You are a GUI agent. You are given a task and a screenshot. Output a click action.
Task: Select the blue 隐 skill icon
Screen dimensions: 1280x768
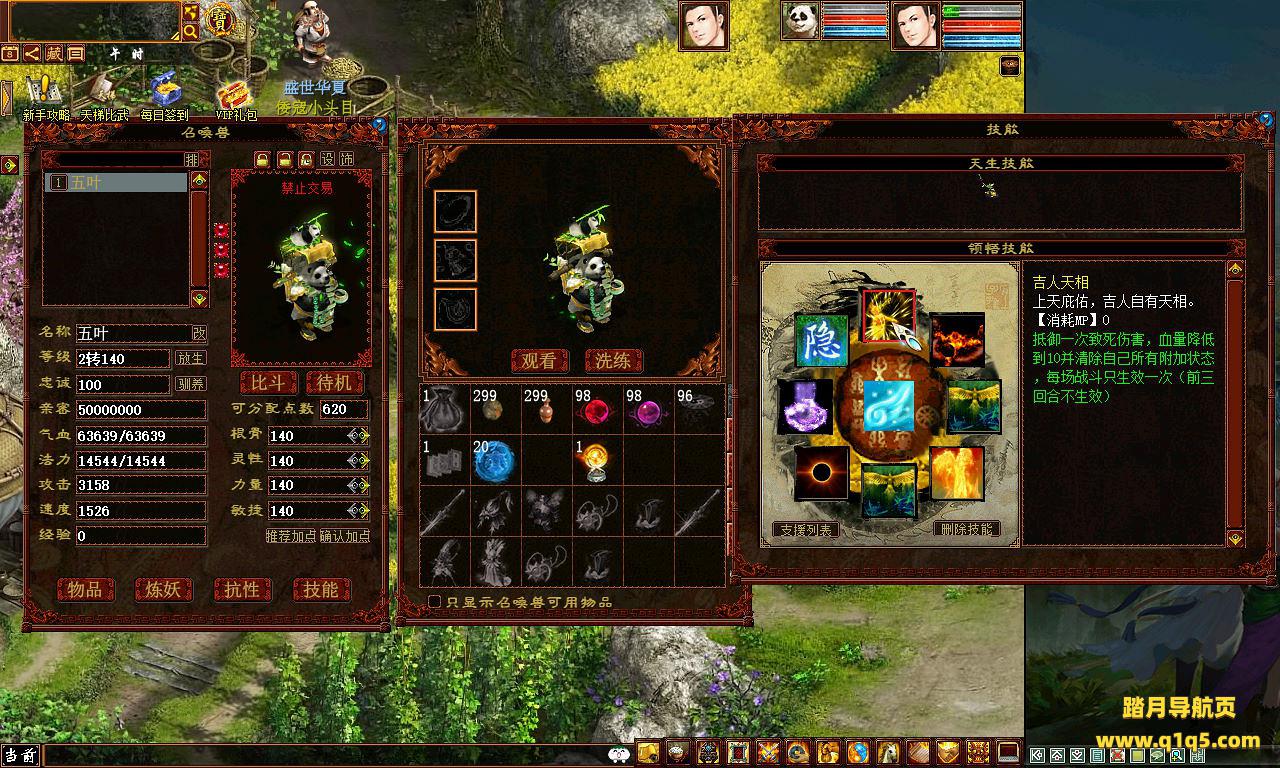(x=821, y=340)
